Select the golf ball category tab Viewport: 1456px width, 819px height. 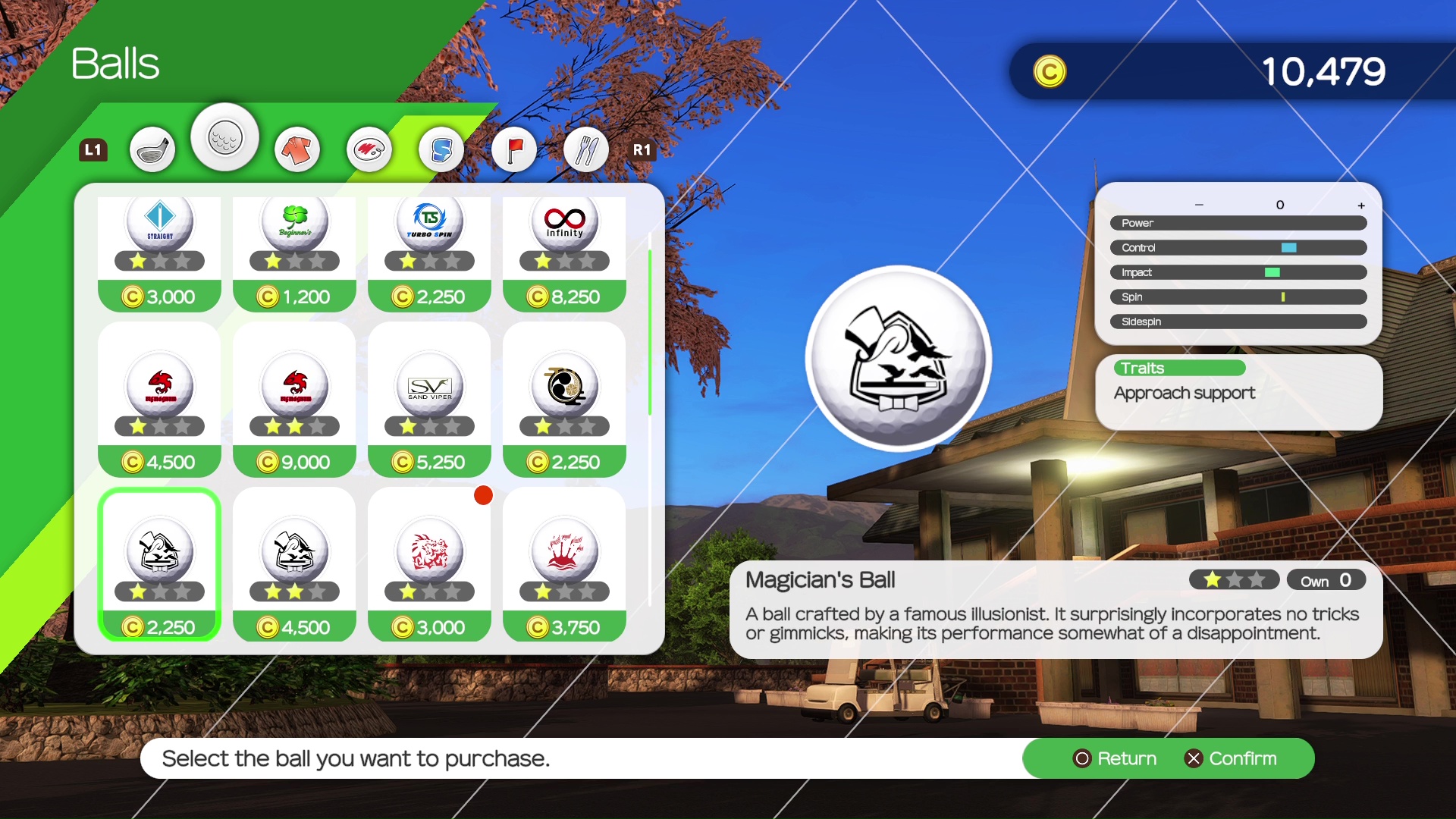tap(225, 138)
